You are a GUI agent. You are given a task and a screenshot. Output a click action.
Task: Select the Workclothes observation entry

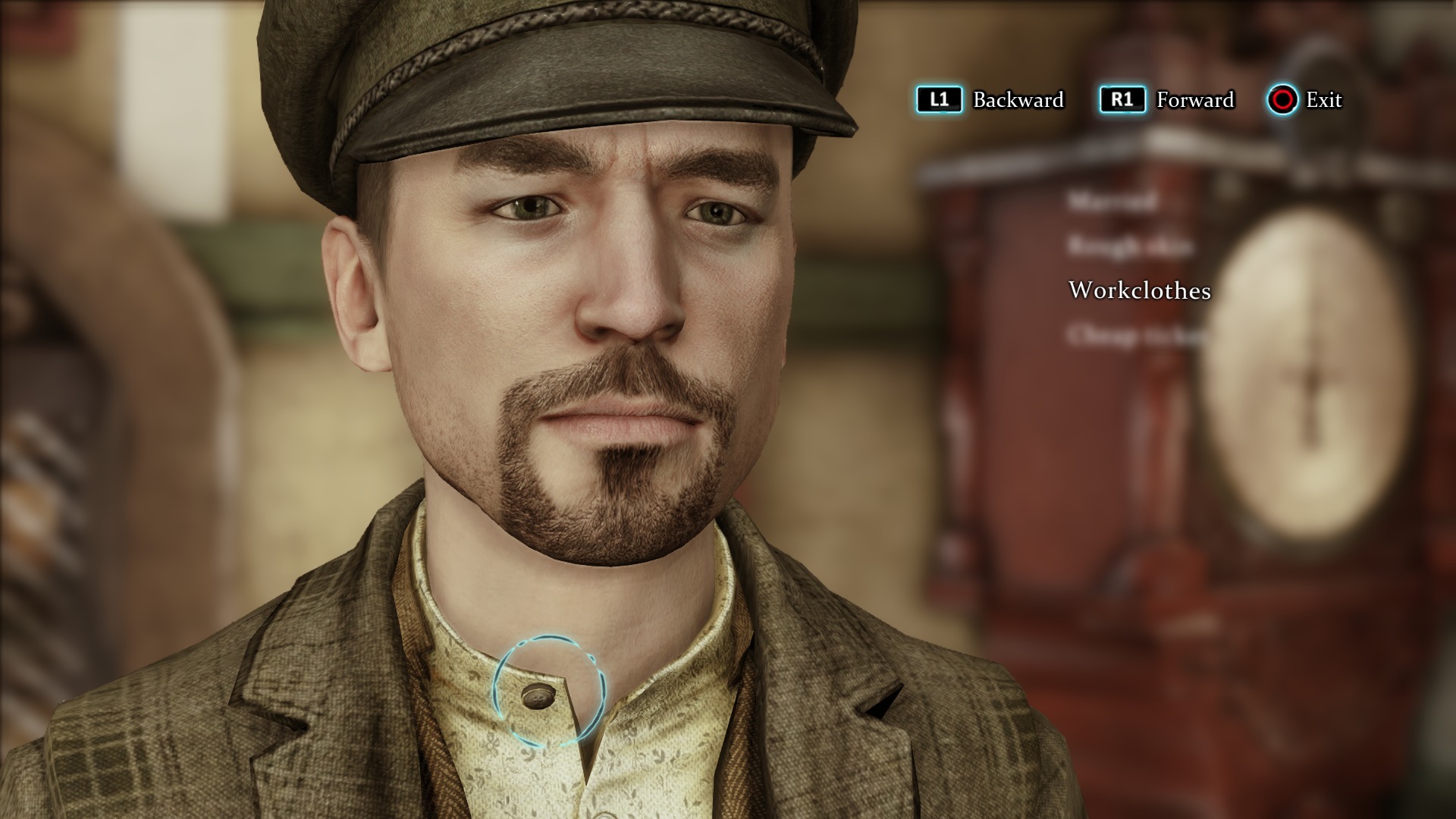(1139, 290)
